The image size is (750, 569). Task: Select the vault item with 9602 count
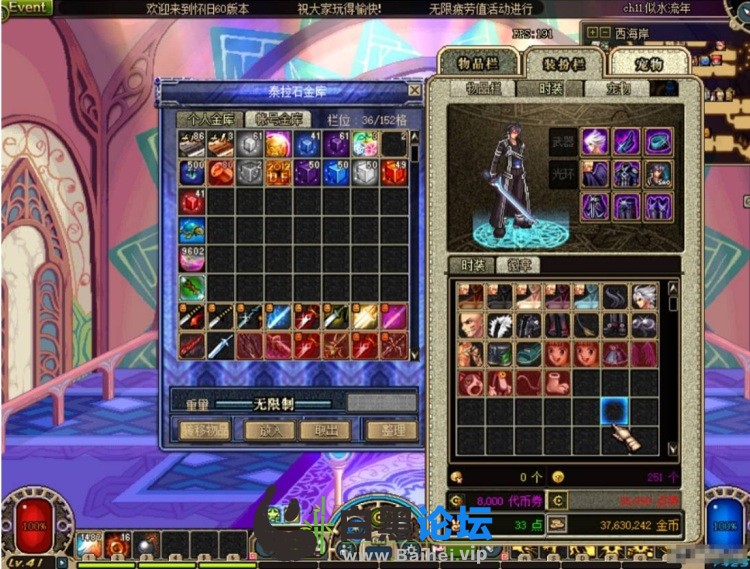[x=193, y=259]
